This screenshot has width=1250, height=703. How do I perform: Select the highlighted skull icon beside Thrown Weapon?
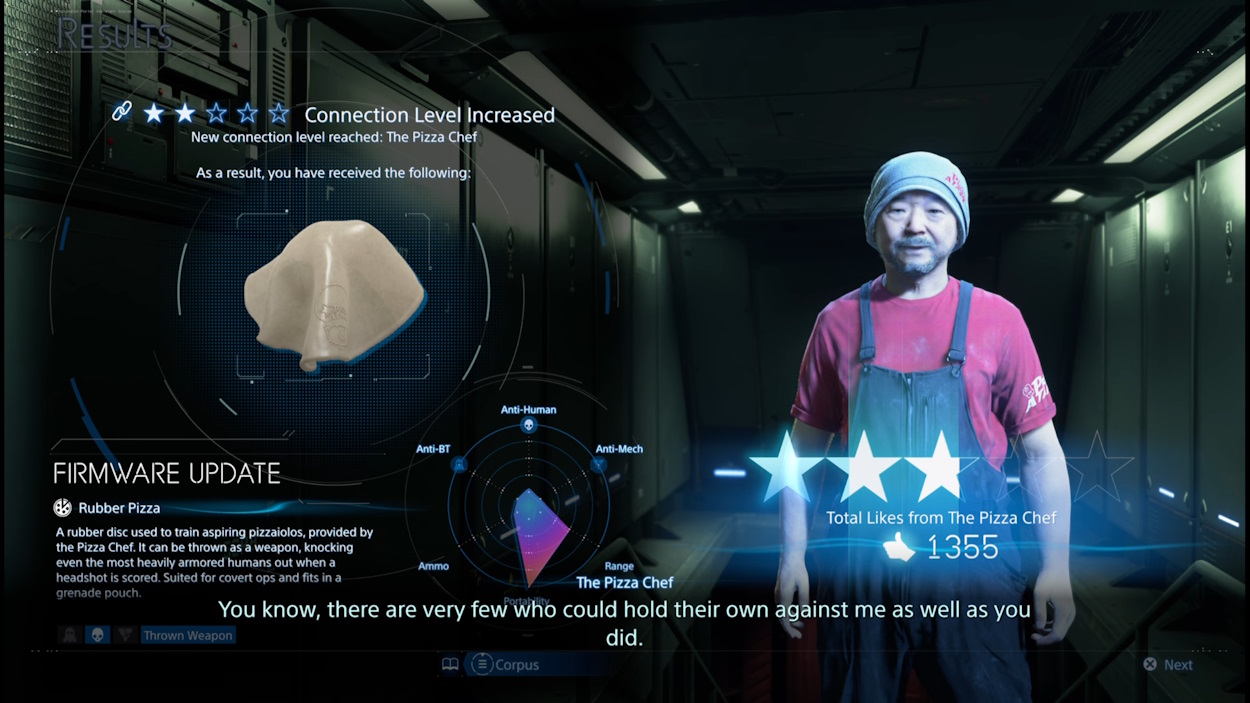coord(98,635)
